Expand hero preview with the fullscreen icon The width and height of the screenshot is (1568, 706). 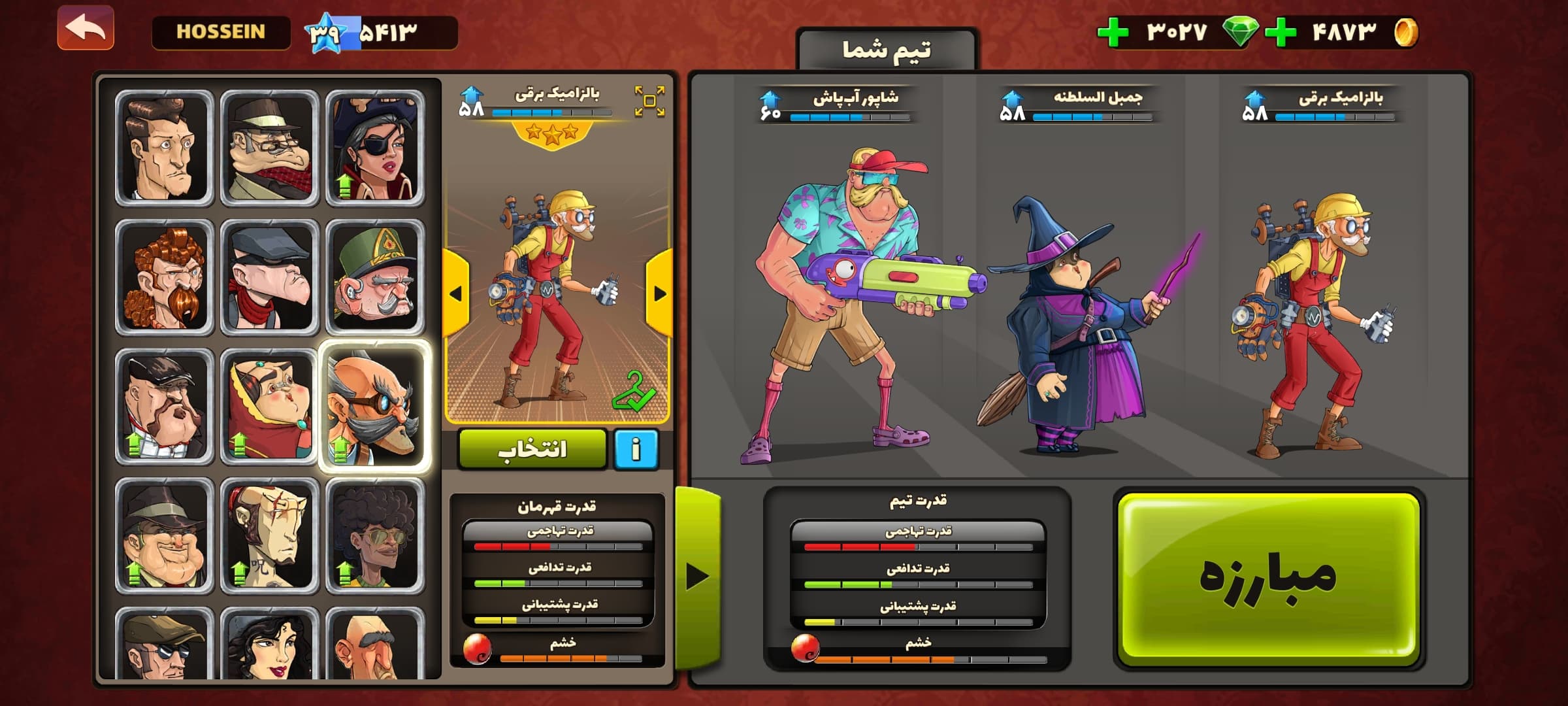click(649, 101)
